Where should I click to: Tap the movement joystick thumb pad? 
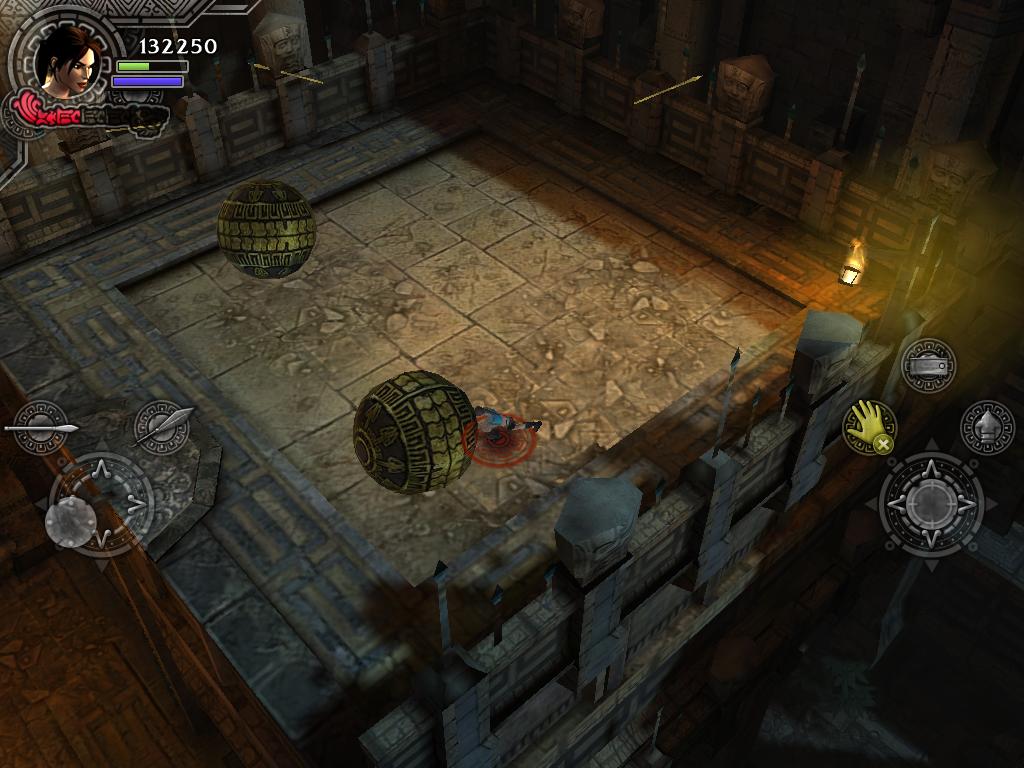tap(72, 521)
